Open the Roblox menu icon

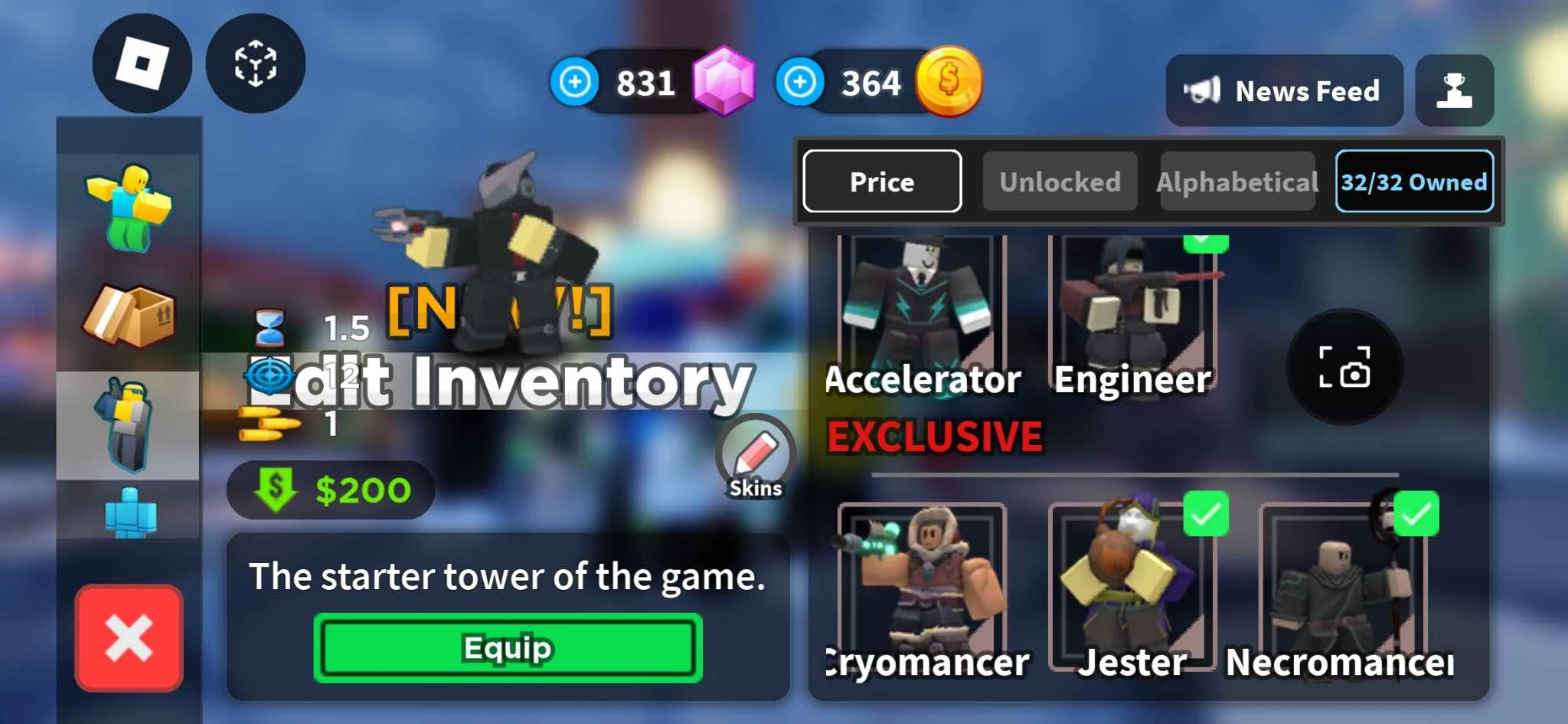[x=142, y=64]
